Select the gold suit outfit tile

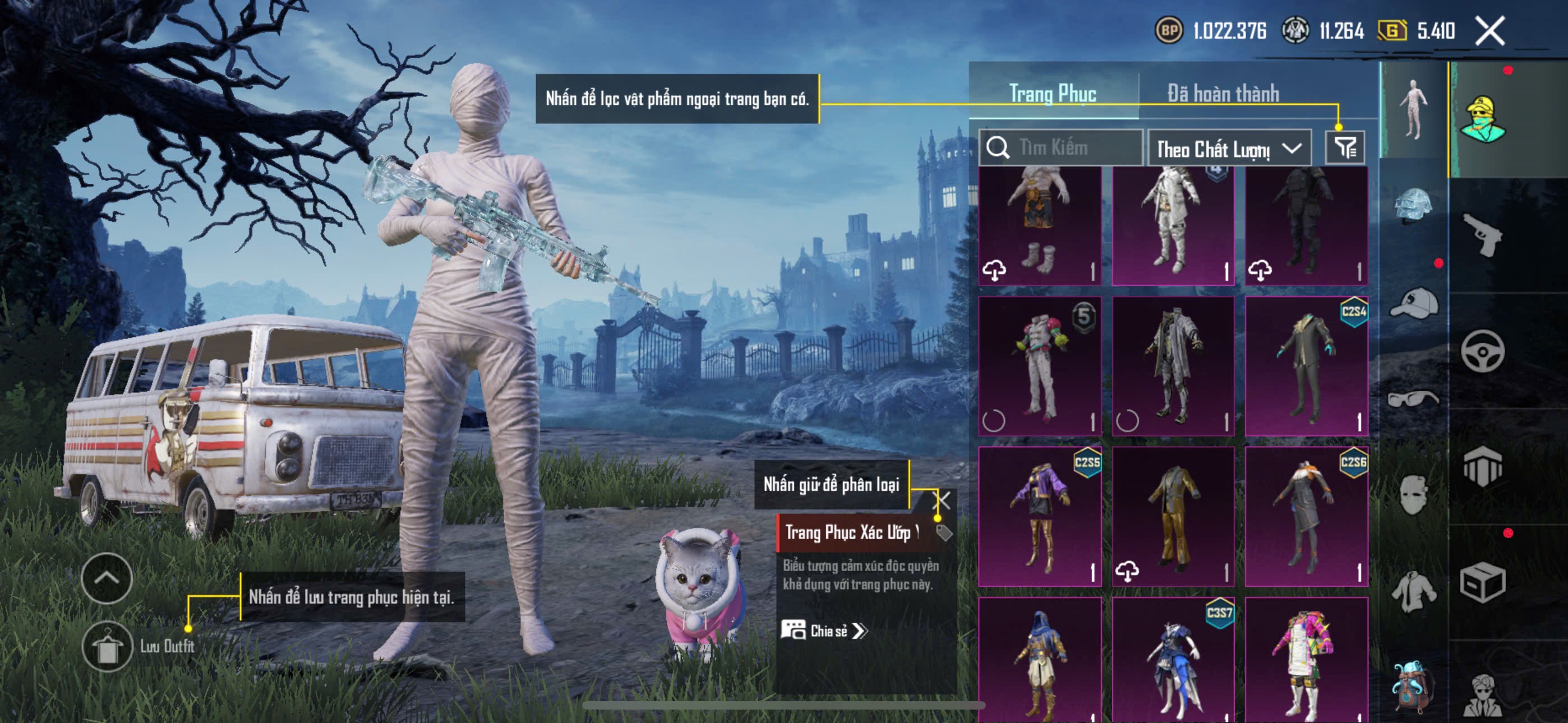1173,516
